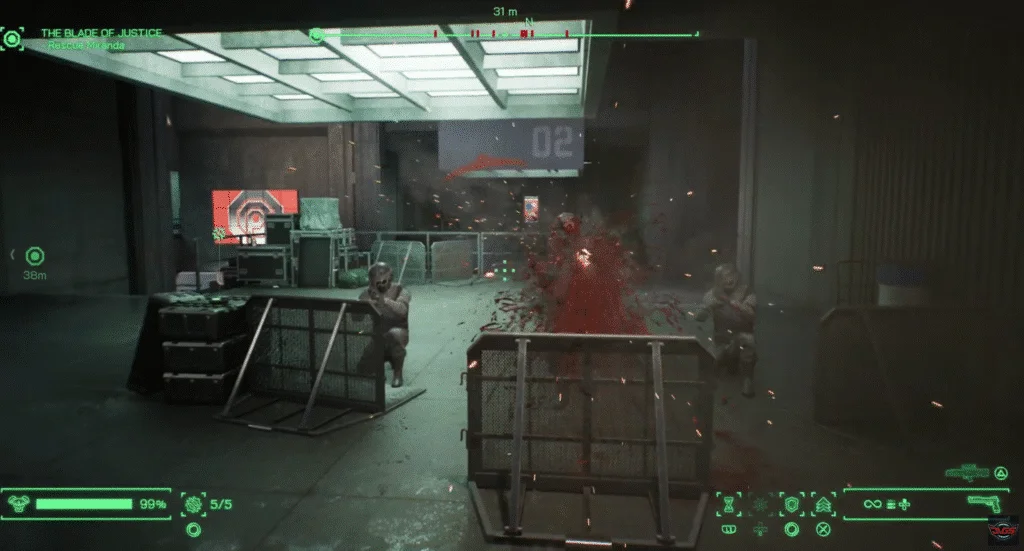Select the objective waypoint marker showing 38m
The height and width of the screenshot is (551, 1024).
tap(35, 257)
